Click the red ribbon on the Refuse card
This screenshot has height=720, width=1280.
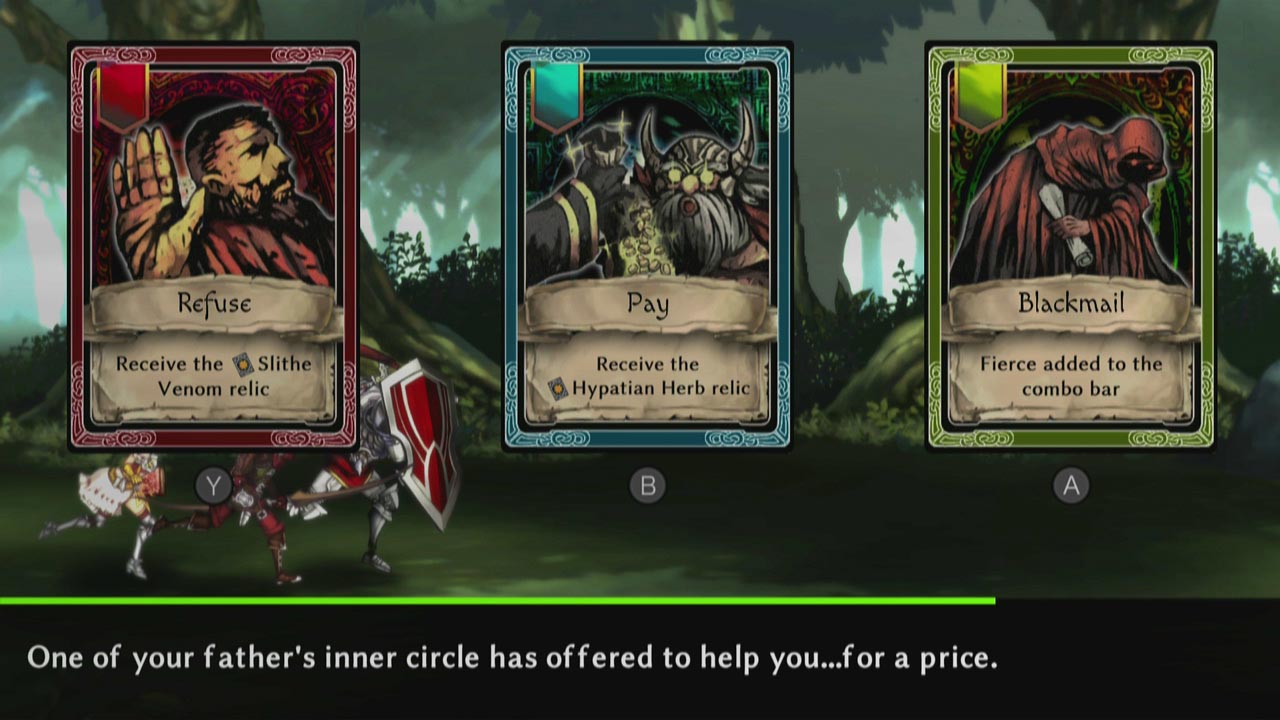coord(124,93)
